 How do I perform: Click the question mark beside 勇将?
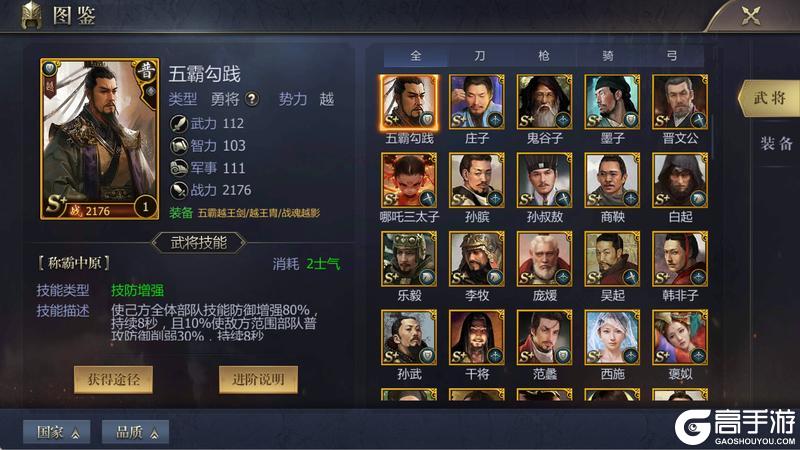coord(252,99)
